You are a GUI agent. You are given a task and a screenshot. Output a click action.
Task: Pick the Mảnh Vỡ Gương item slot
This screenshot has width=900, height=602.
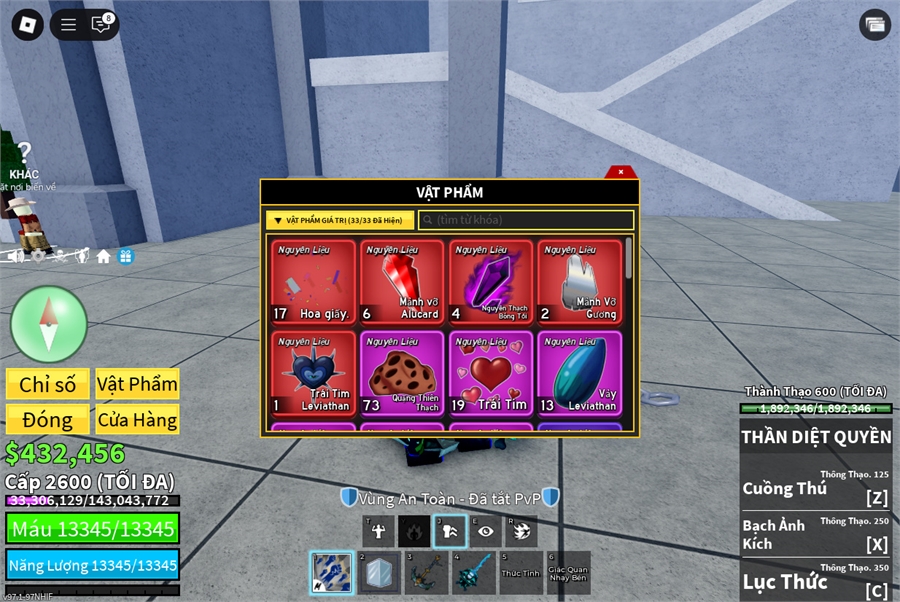[579, 281]
